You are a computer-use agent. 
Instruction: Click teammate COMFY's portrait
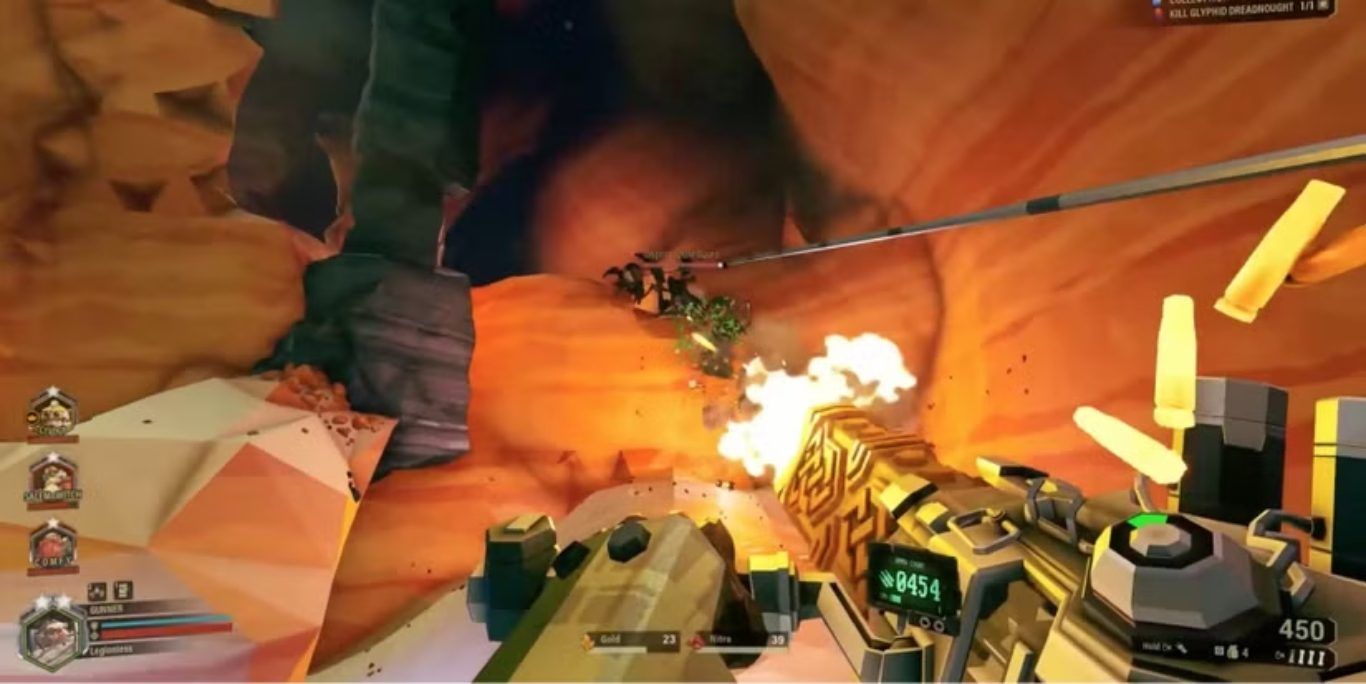pos(53,545)
